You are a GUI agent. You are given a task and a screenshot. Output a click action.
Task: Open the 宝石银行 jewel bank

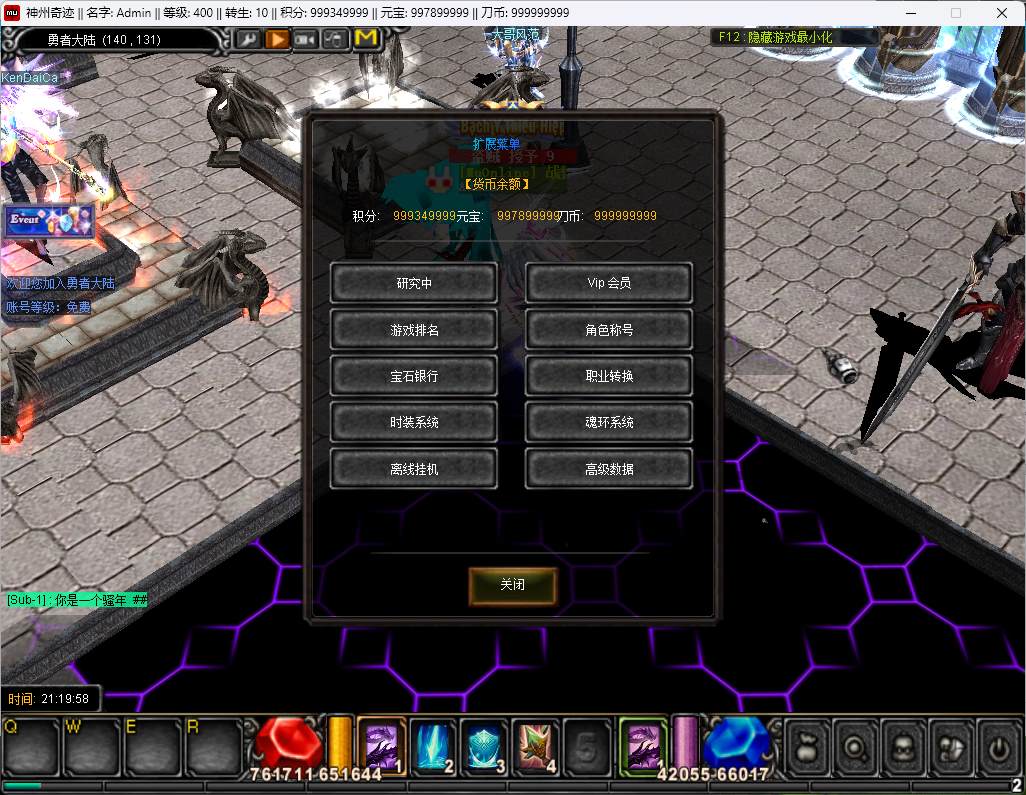pyautogui.click(x=413, y=376)
